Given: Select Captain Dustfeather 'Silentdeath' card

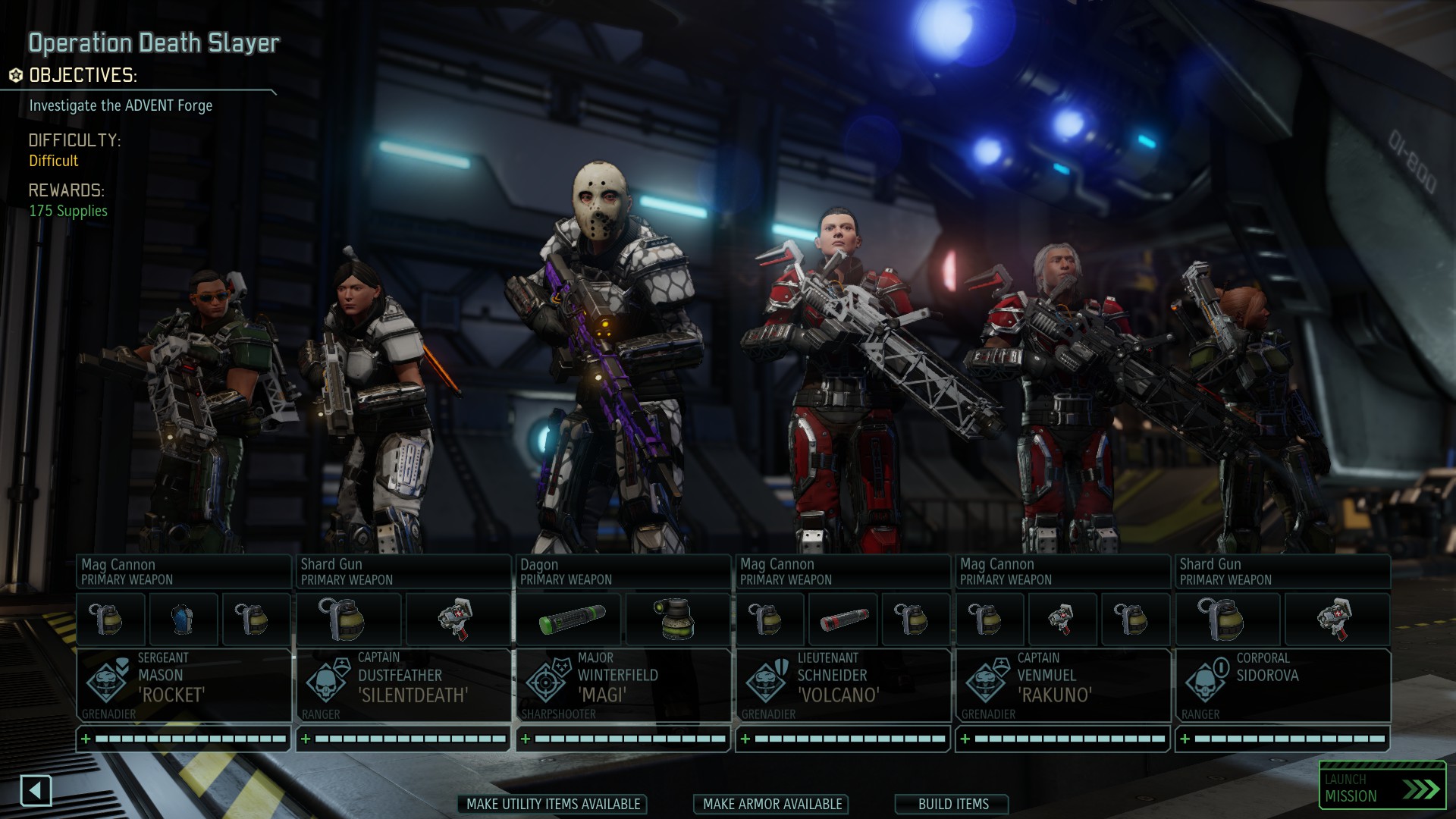Looking at the screenshot, I should click(x=403, y=685).
